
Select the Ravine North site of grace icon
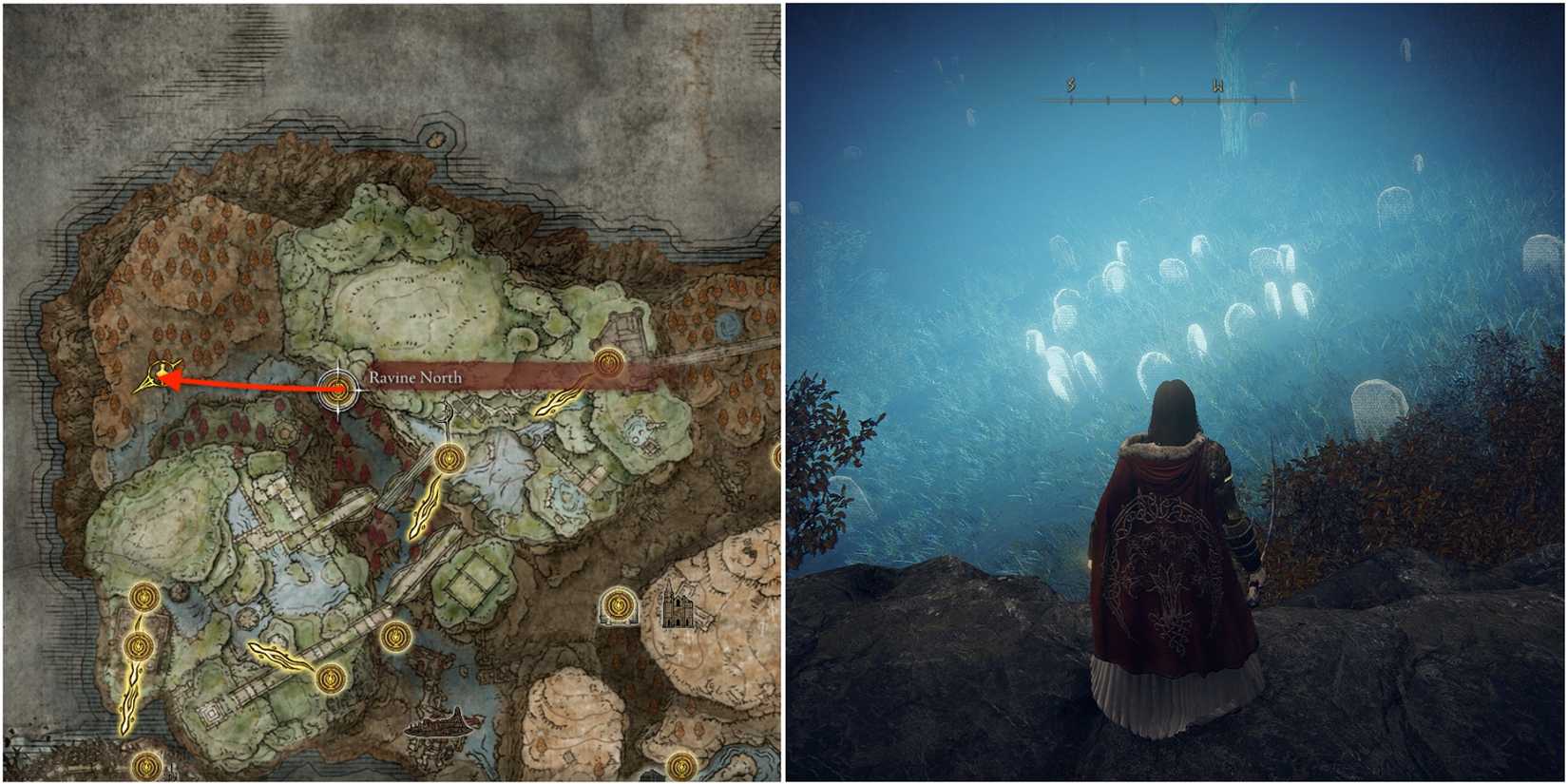(x=337, y=388)
